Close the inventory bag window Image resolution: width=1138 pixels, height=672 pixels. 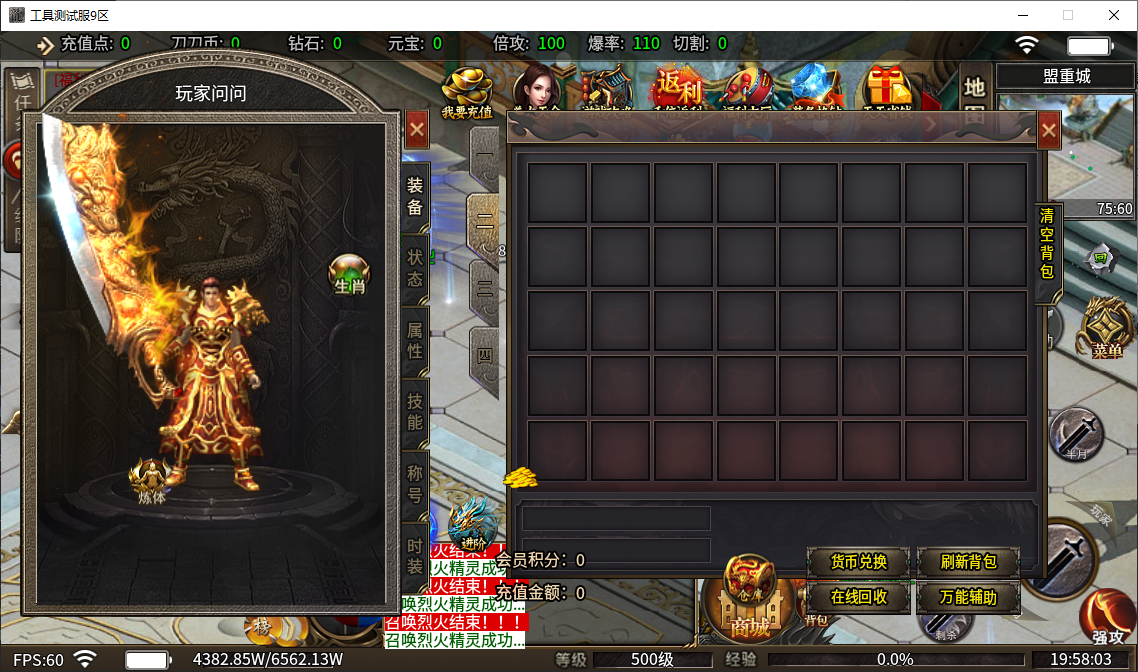[x=1049, y=131]
